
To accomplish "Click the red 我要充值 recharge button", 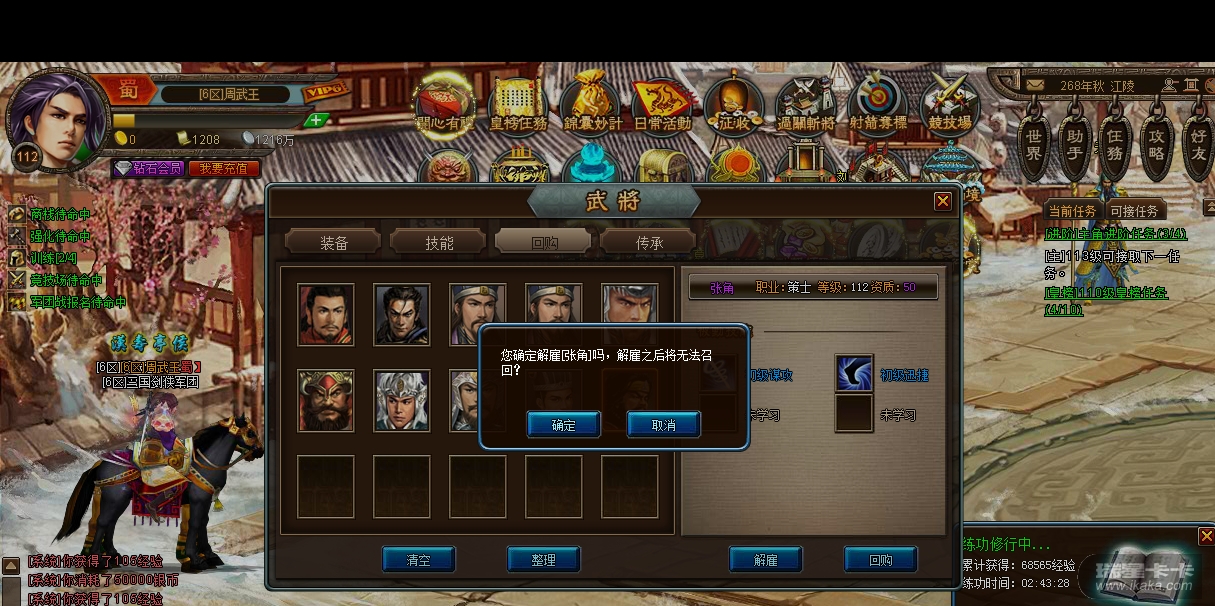I will click(x=224, y=169).
